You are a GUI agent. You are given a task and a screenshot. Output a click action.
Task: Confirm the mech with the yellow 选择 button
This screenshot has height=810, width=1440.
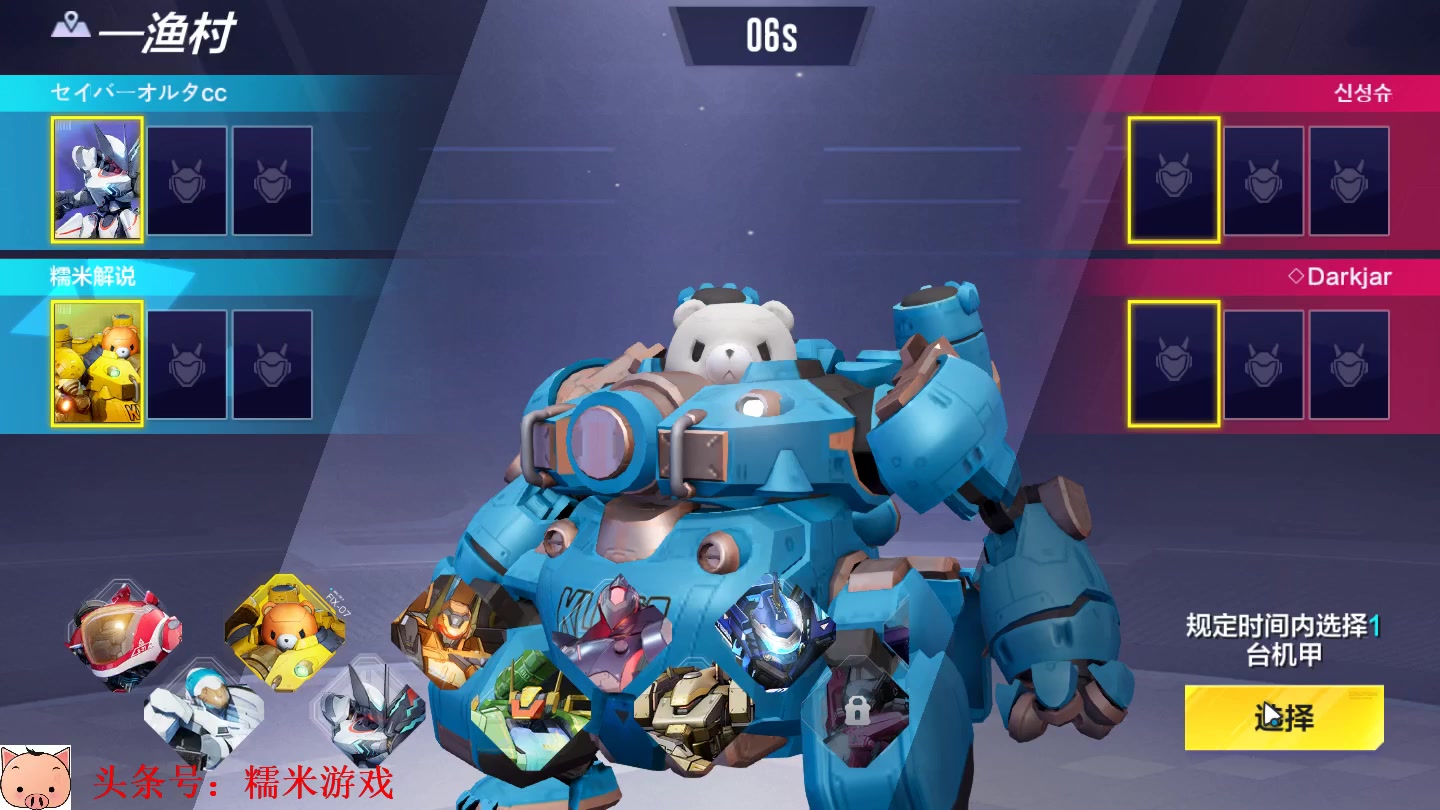coord(1284,717)
